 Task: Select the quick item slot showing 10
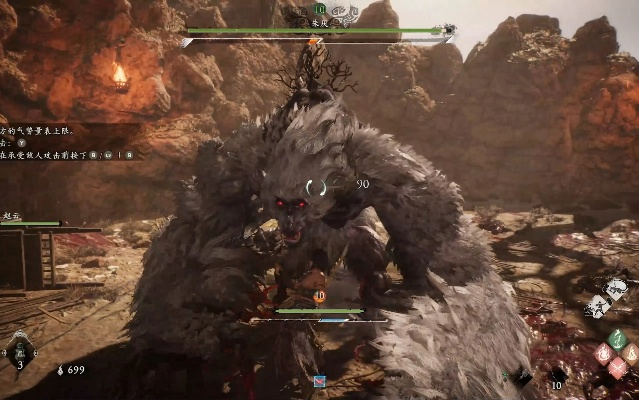(x=558, y=376)
